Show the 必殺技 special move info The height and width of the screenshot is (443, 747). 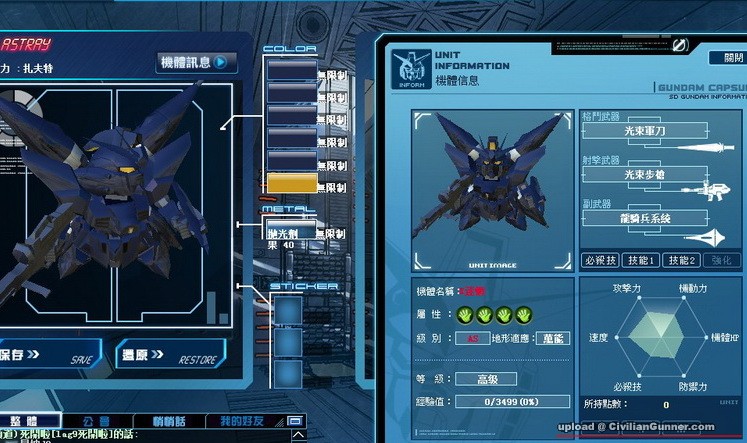pyautogui.click(x=599, y=260)
